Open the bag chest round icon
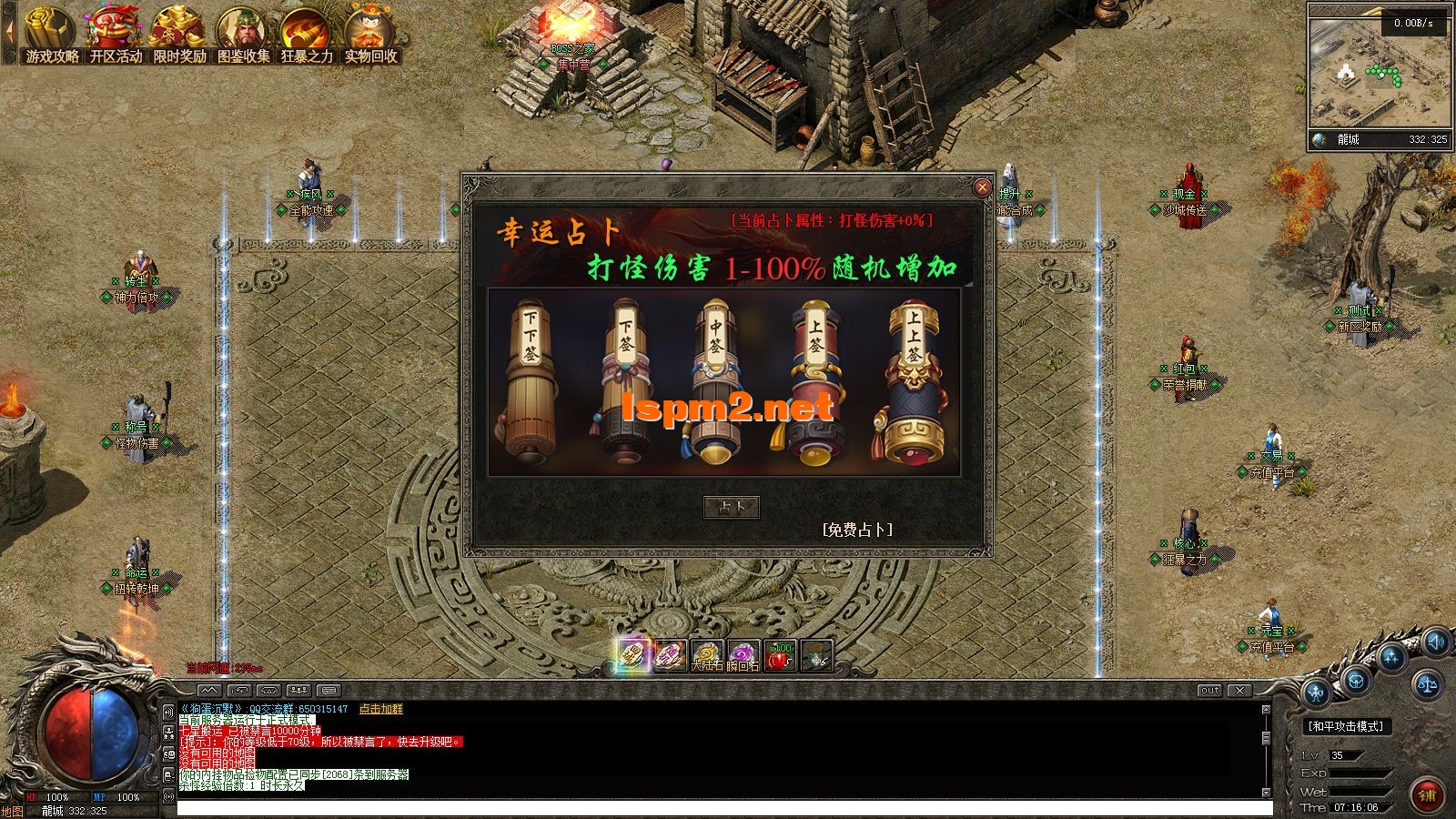This screenshot has height=819, width=1456. pyautogui.click(x=1356, y=679)
